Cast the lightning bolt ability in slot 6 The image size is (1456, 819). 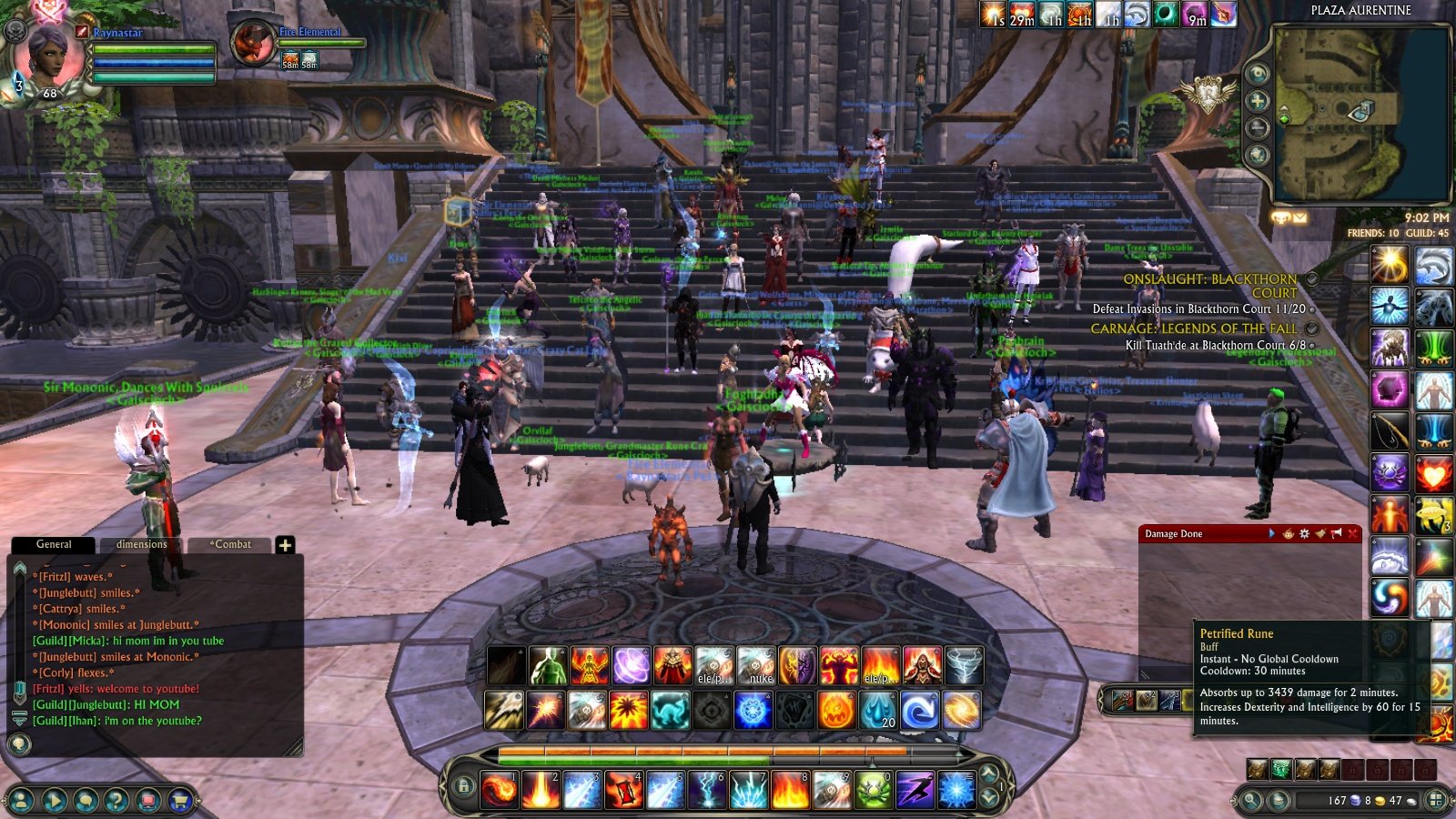(706, 789)
